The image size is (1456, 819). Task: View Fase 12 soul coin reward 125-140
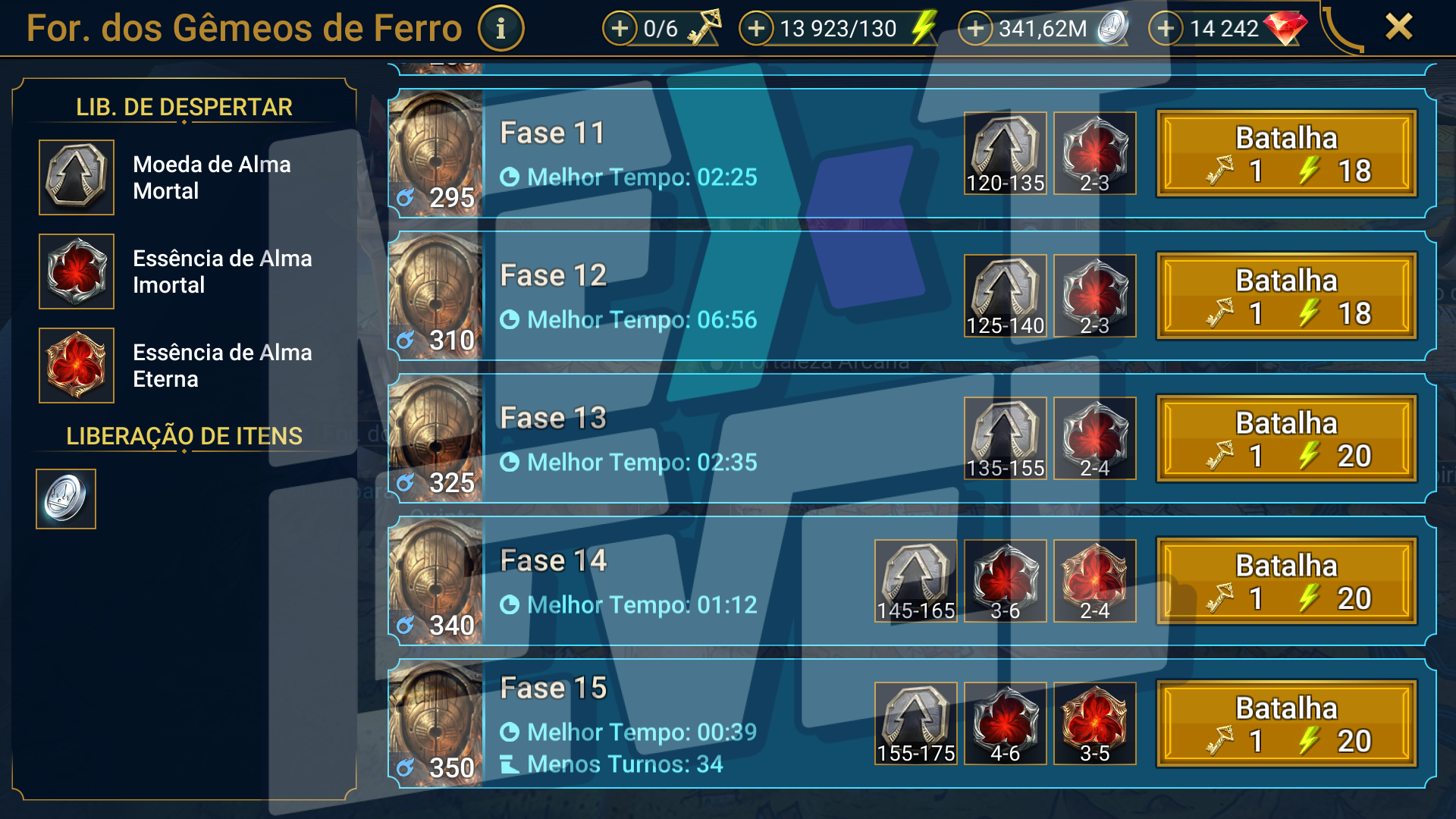click(x=1005, y=297)
